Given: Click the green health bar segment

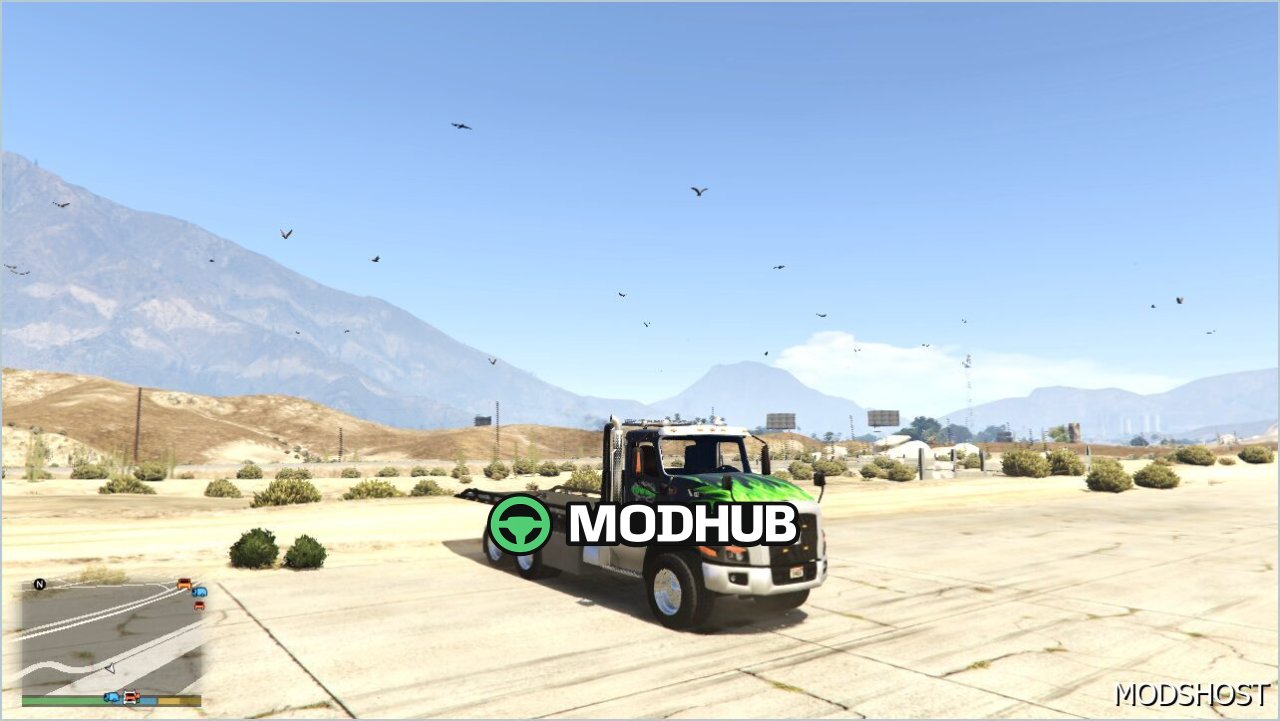Looking at the screenshot, I should tap(63, 699).
